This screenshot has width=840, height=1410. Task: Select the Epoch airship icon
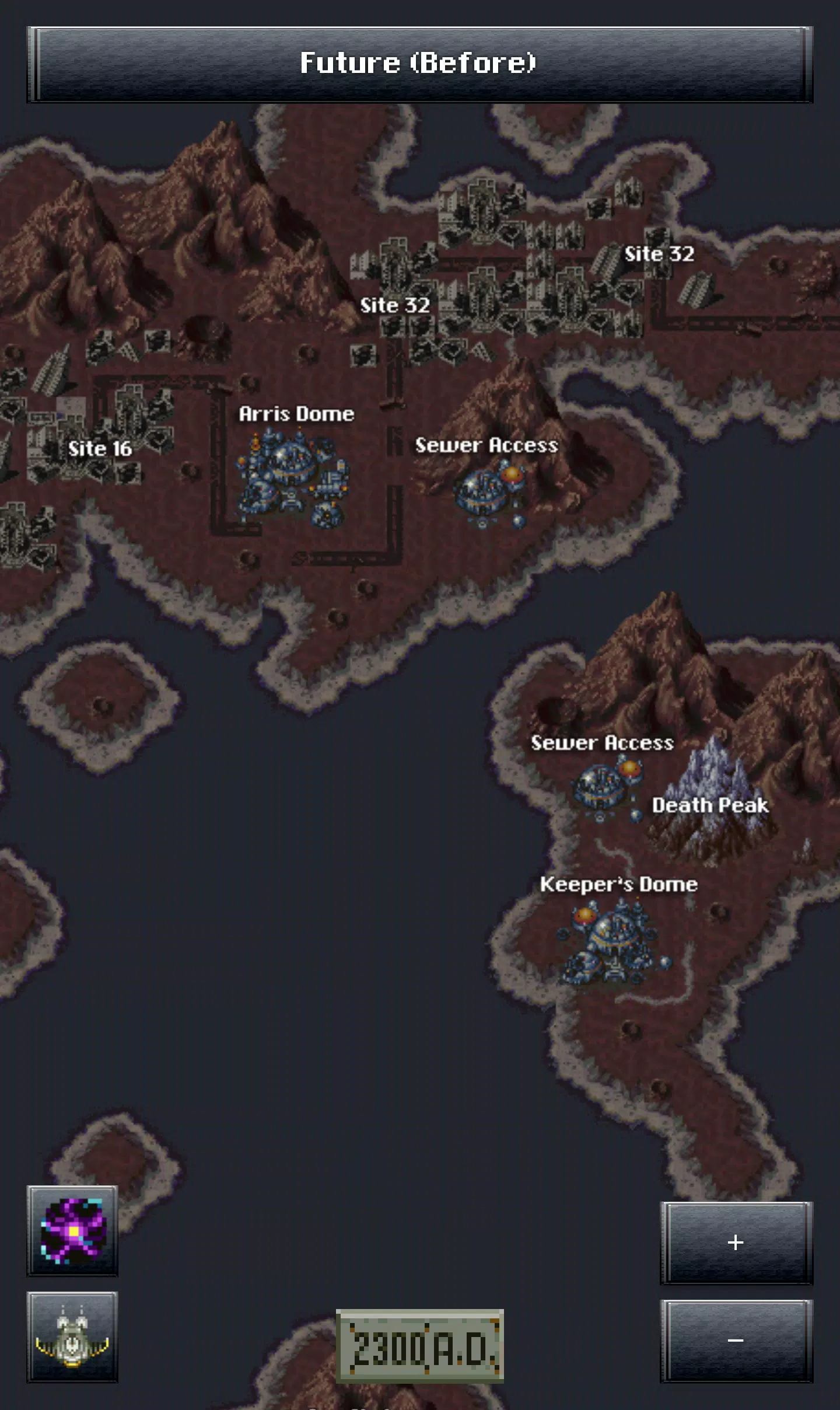72,1336
